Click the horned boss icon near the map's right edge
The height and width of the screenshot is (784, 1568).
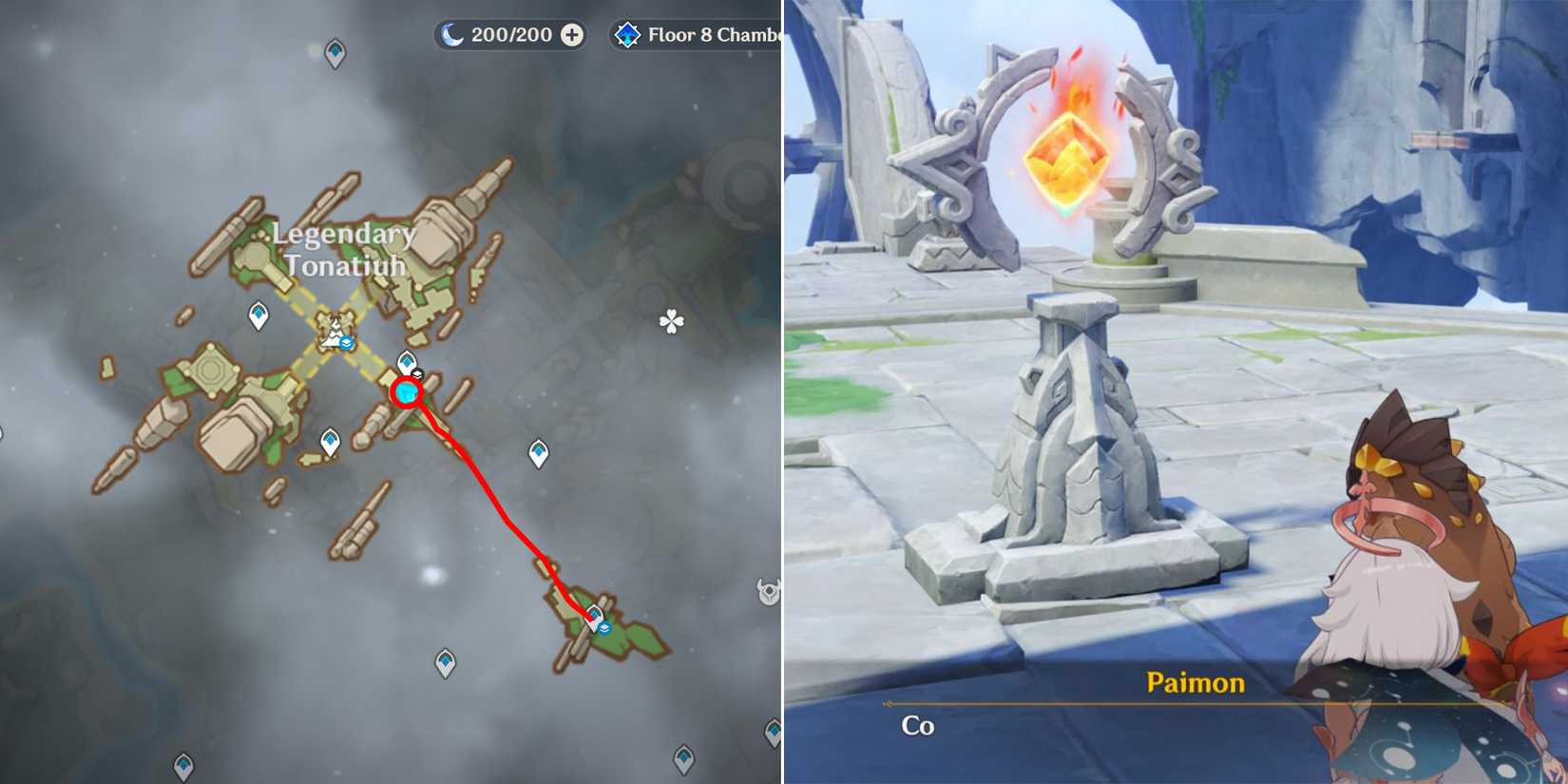tap(767, 591)
